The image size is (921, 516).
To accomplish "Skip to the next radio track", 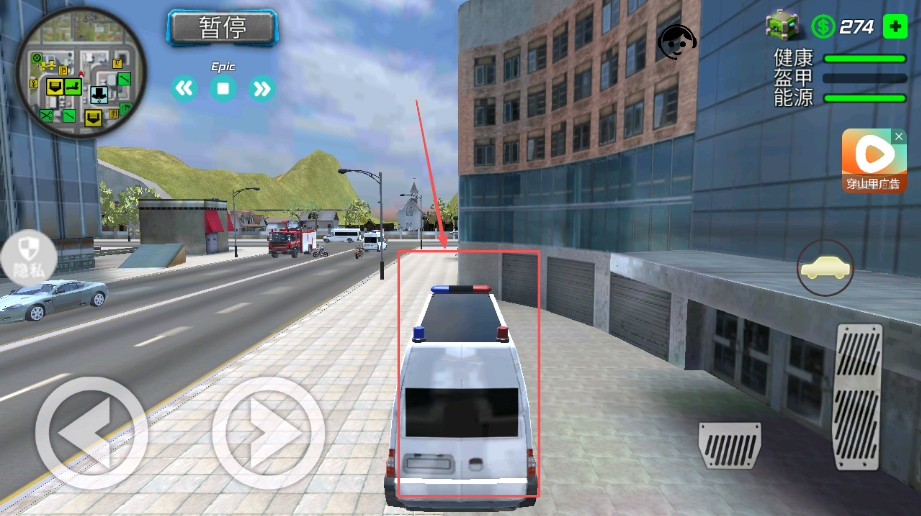I will [x=261, y=89].
